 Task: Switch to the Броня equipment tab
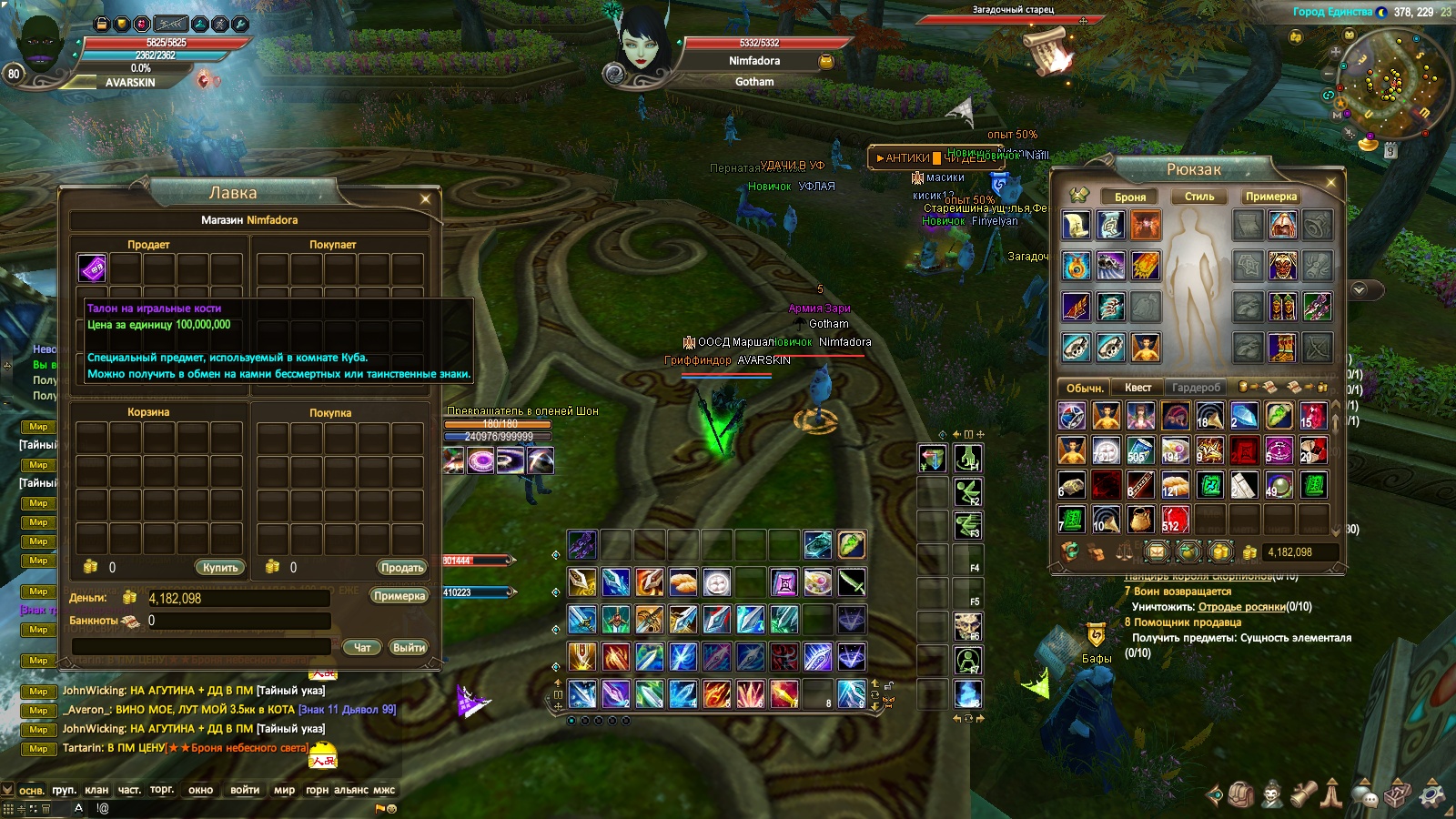pyautogui.click(x=1130, y=197)
